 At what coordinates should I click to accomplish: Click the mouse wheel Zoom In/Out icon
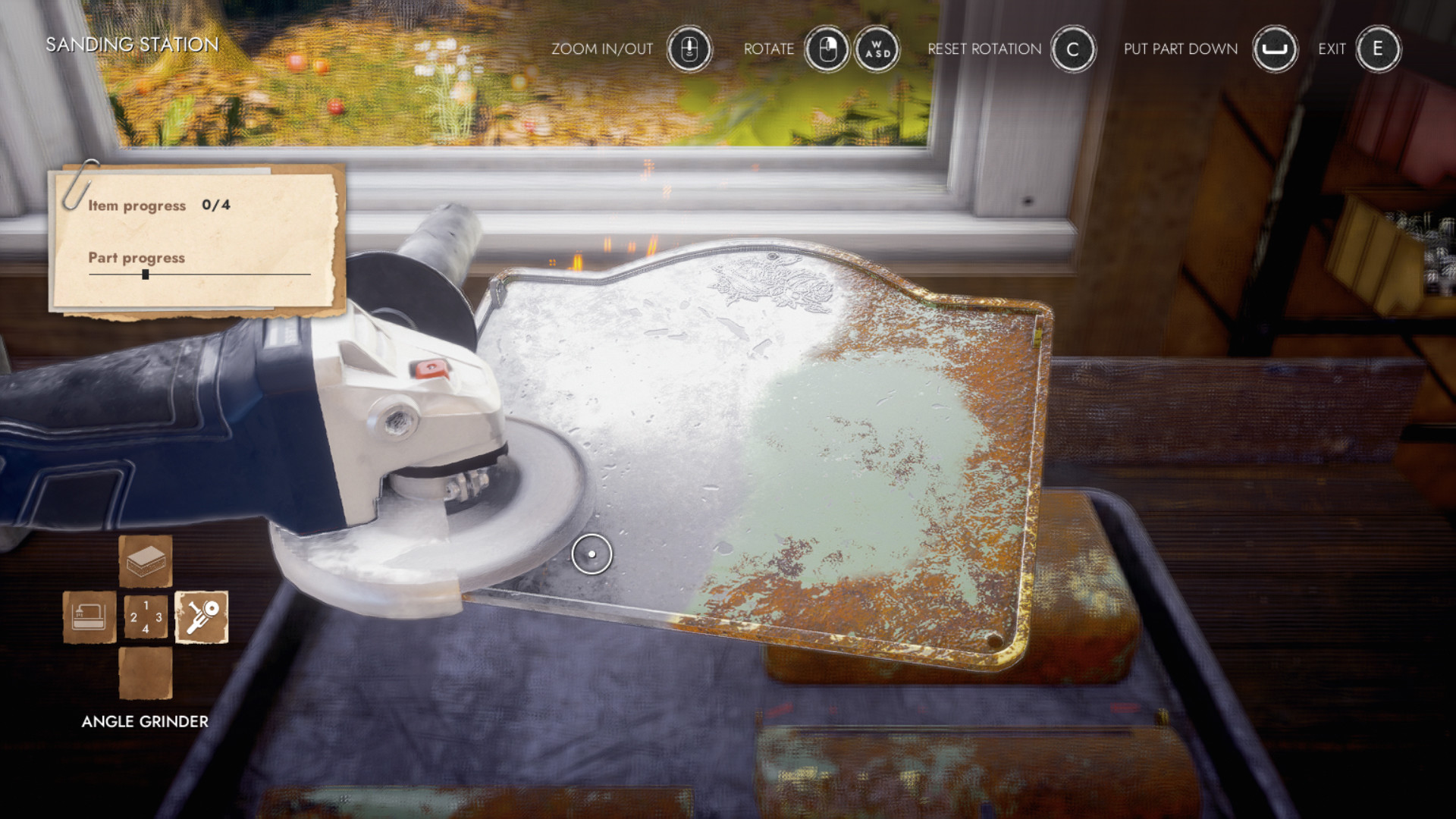click(689, 49)
